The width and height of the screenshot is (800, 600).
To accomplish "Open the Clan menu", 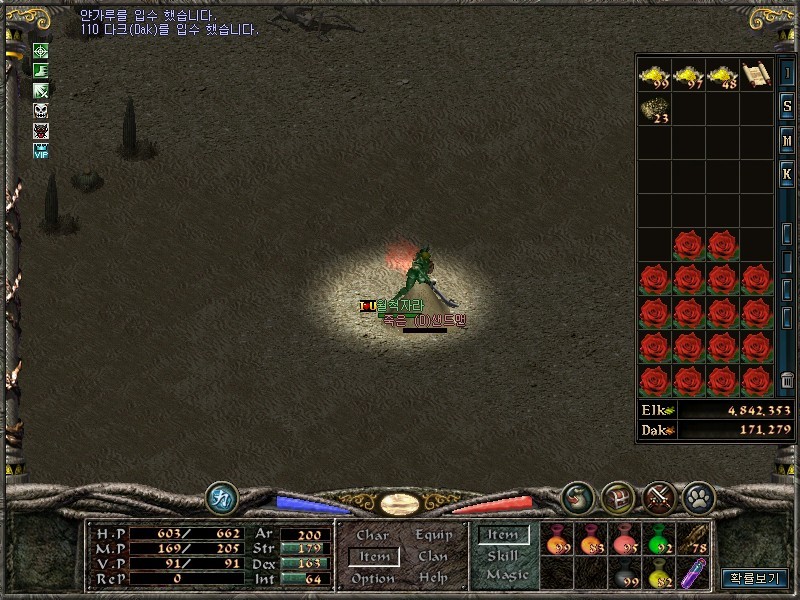I will point(433,557).
